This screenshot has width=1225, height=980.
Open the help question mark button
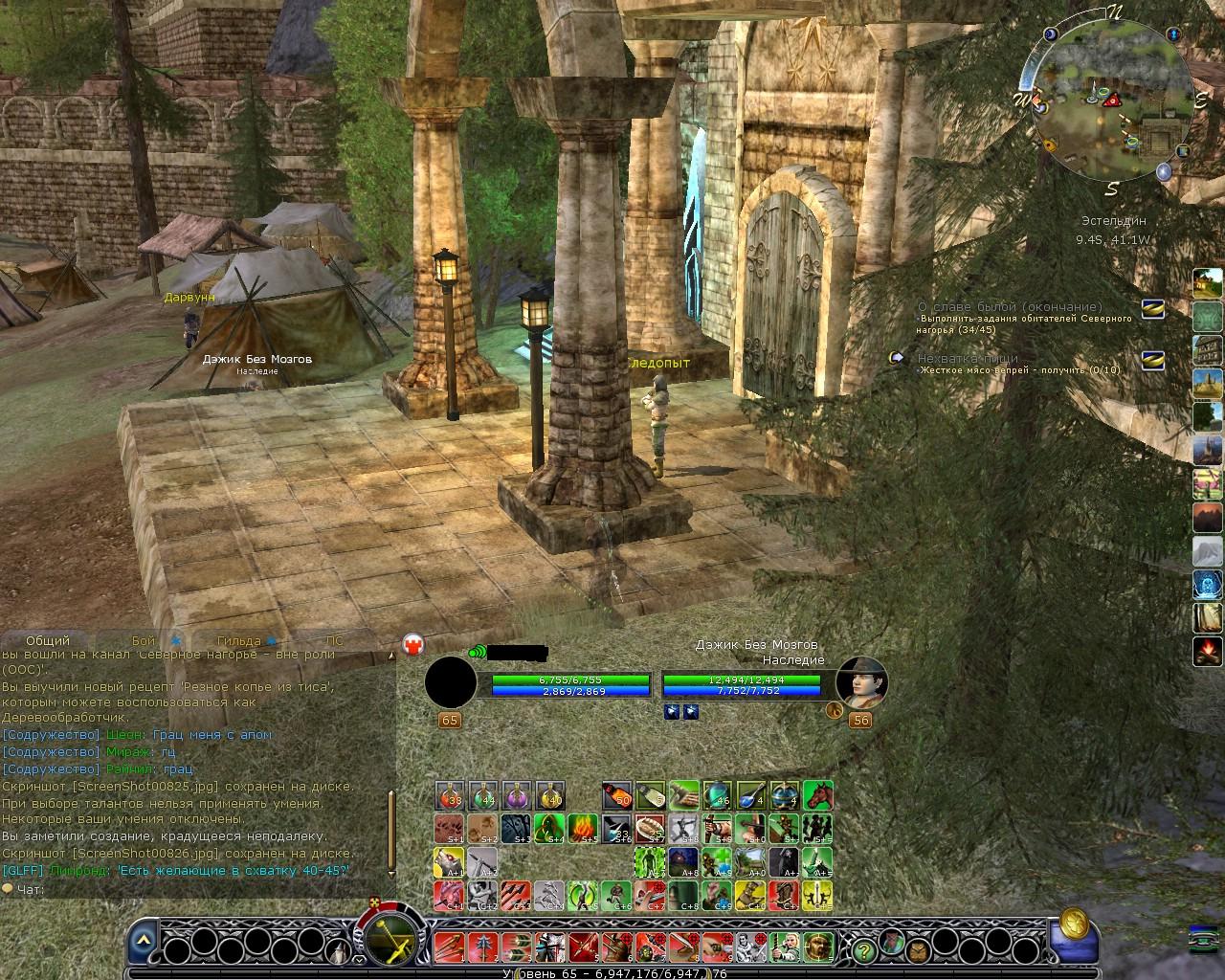(x=864, y=949)
